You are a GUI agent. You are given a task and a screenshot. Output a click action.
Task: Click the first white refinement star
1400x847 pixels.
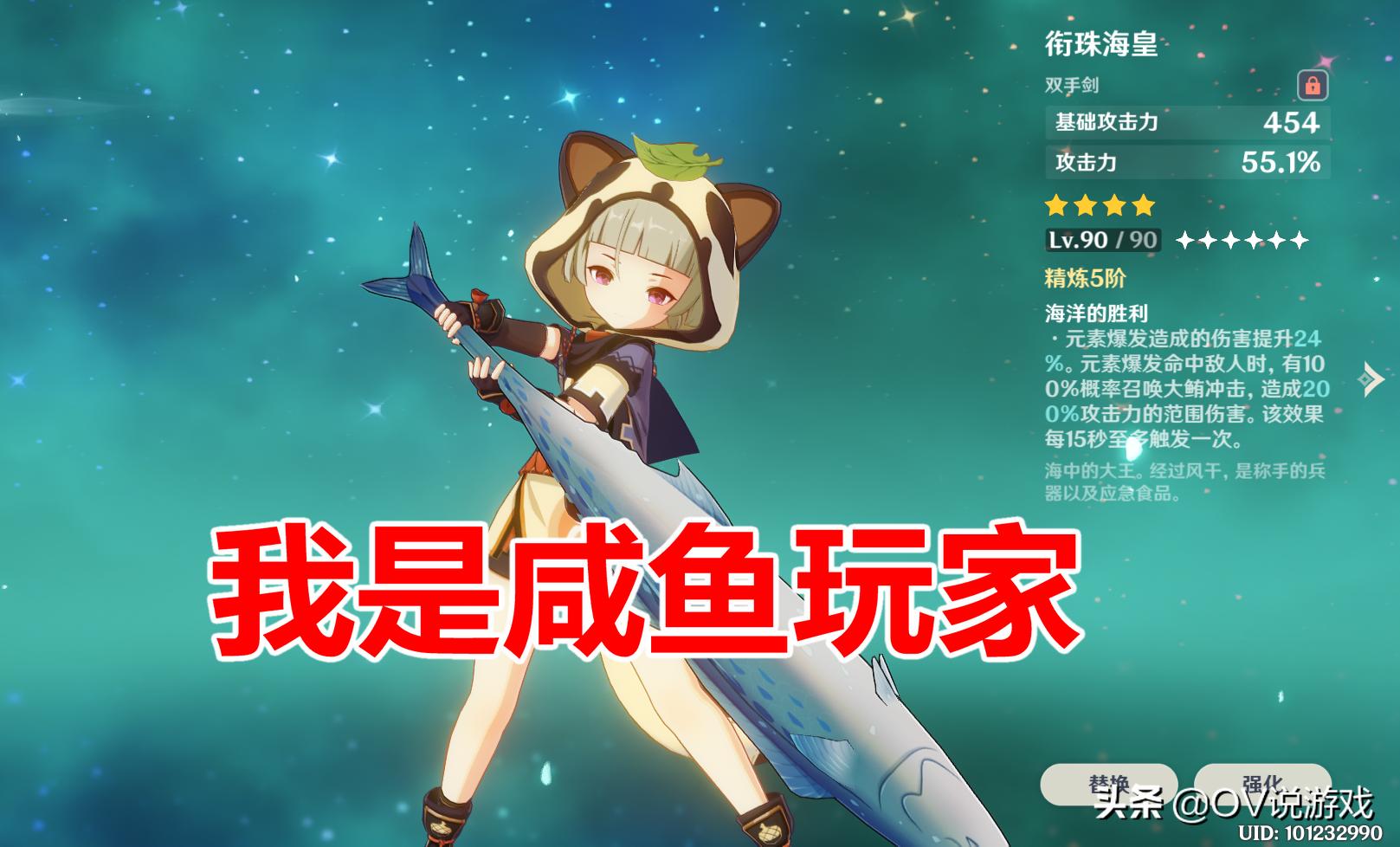point(1186,238)
